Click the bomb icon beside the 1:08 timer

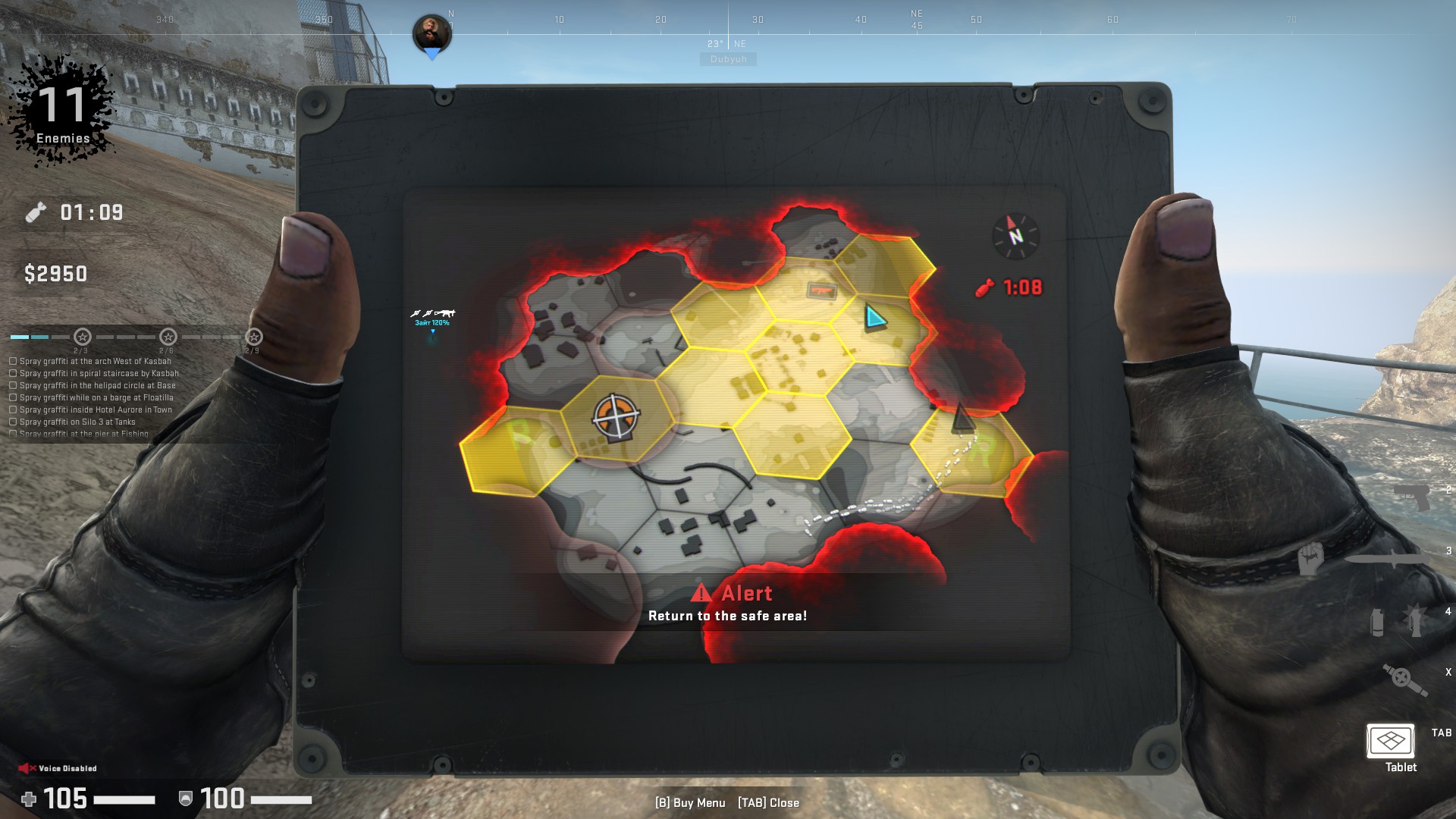pos(984,287)
